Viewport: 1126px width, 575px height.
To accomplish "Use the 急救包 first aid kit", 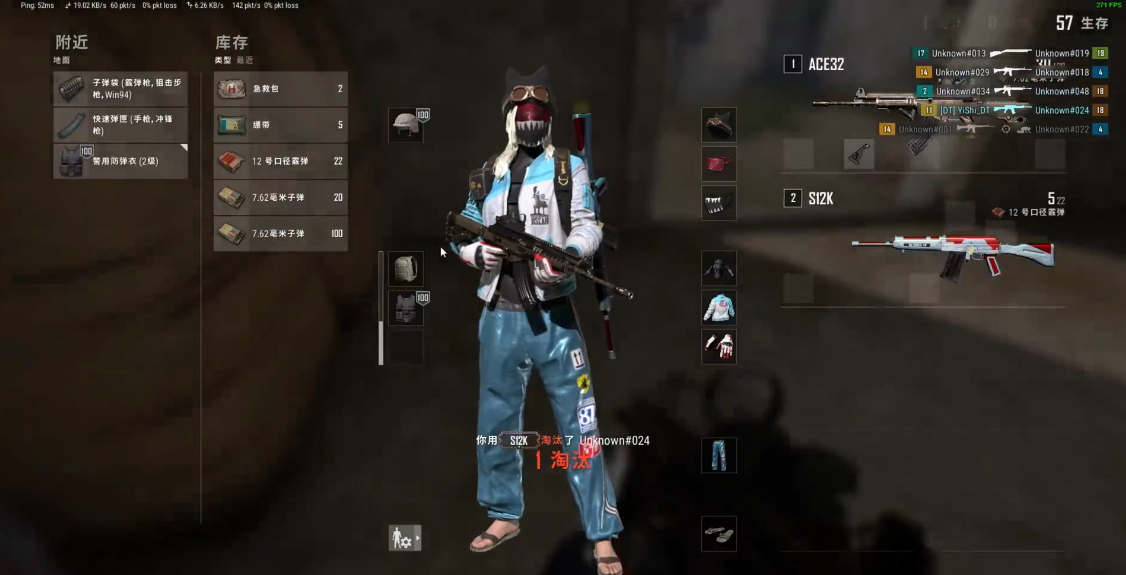I will 281,89.
